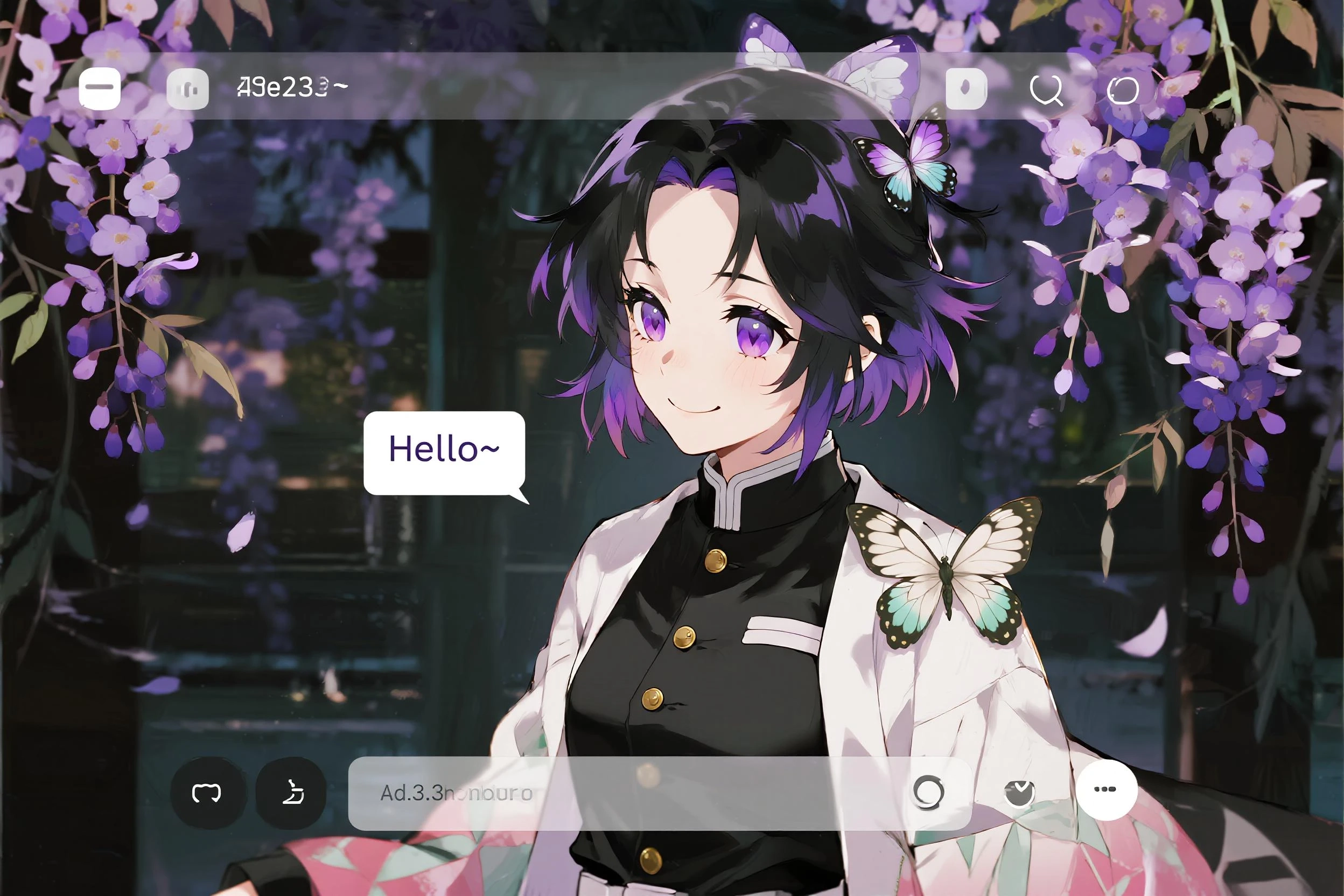Viewport: 1344px width, 896px height.
Task: Click the dark round cat-ear mask button
Action: [x=207, y=793]
